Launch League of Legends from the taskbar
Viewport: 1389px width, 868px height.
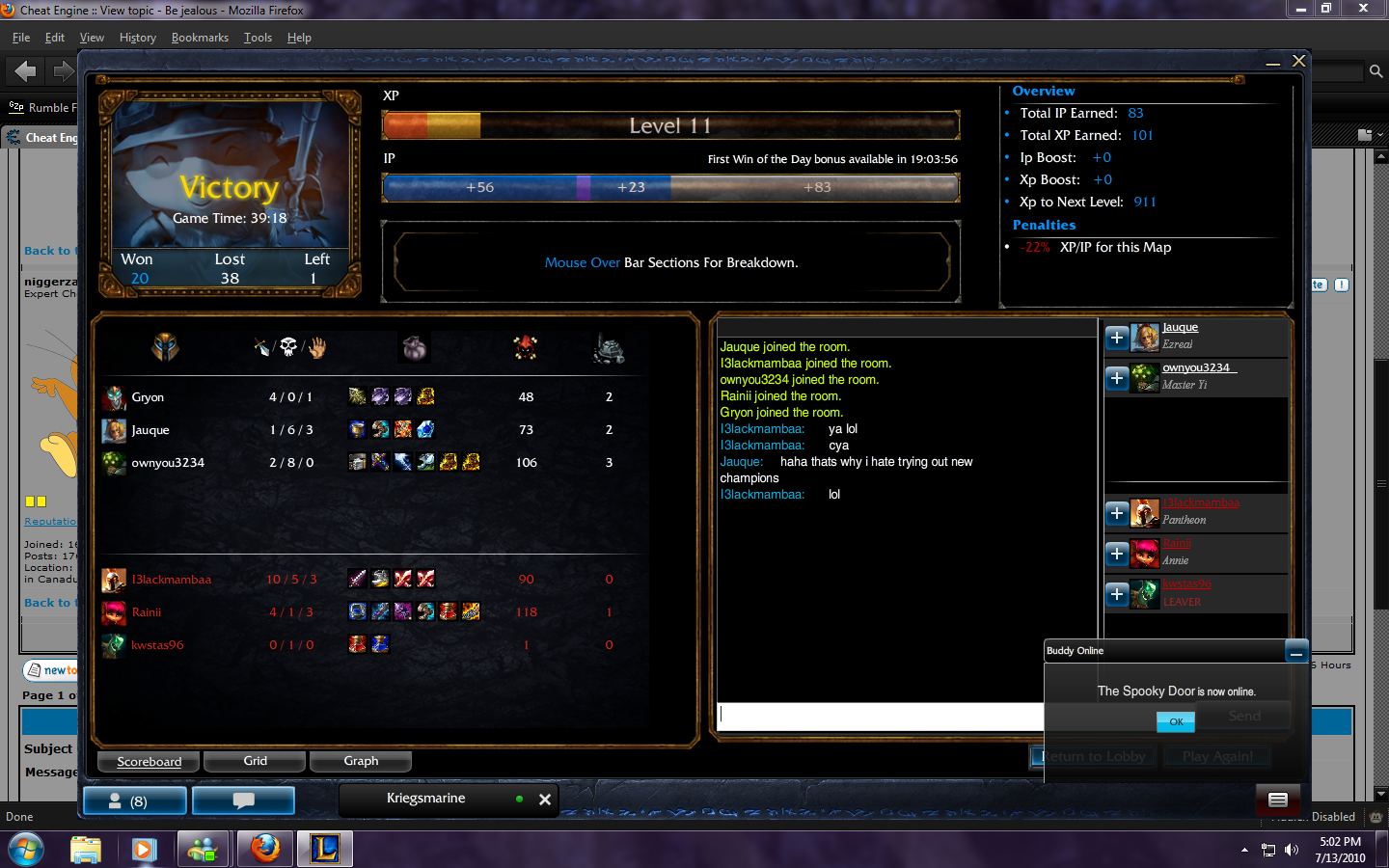325,850
